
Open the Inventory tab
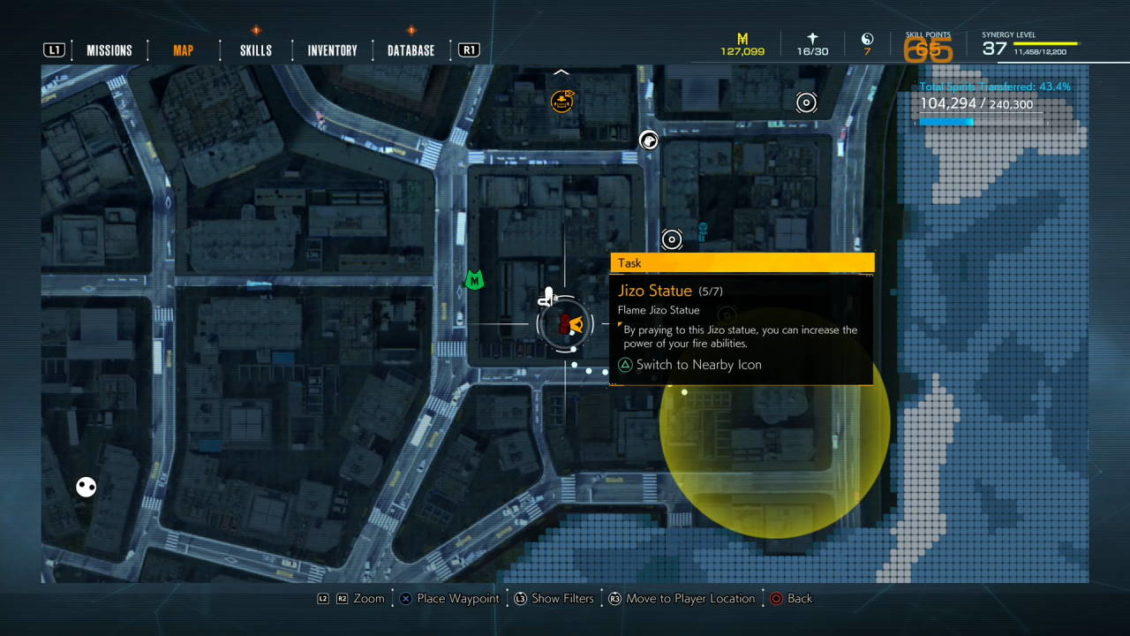click(x=332, y=50)
